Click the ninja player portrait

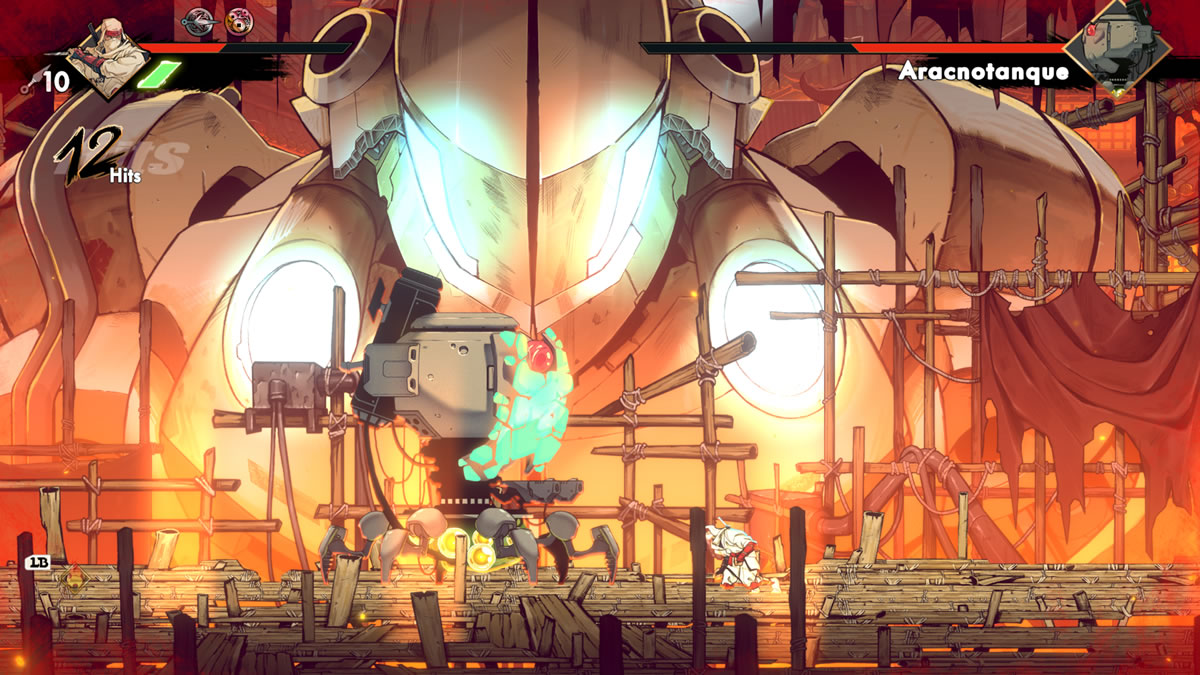pos(106,58)
